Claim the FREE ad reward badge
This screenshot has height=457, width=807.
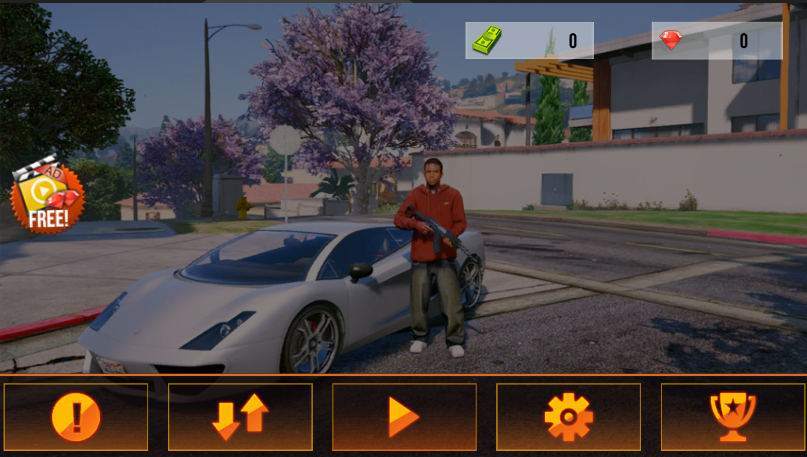[x=47, y=195]
